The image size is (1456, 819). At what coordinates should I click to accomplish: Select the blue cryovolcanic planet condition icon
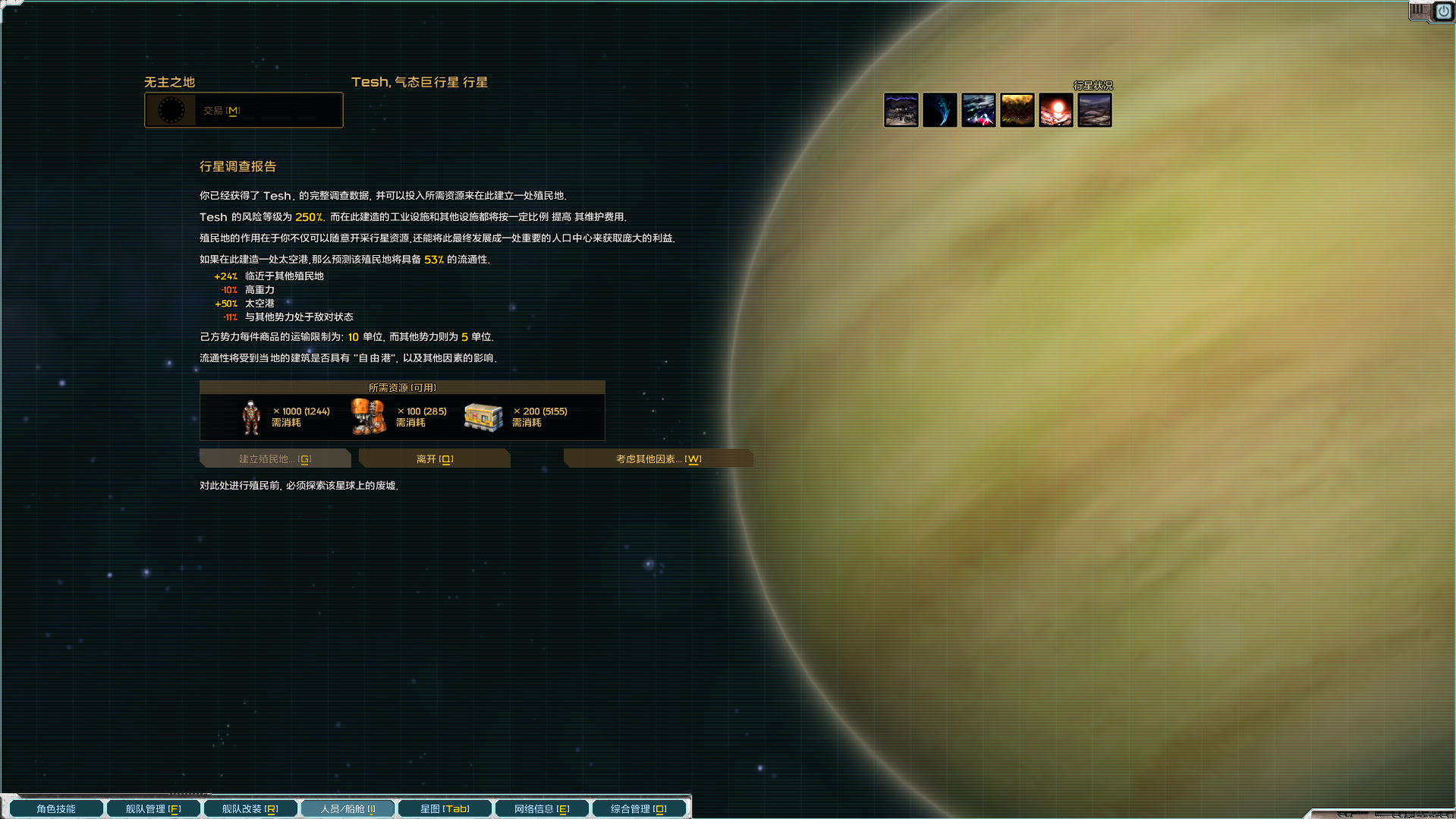(940, 110)
